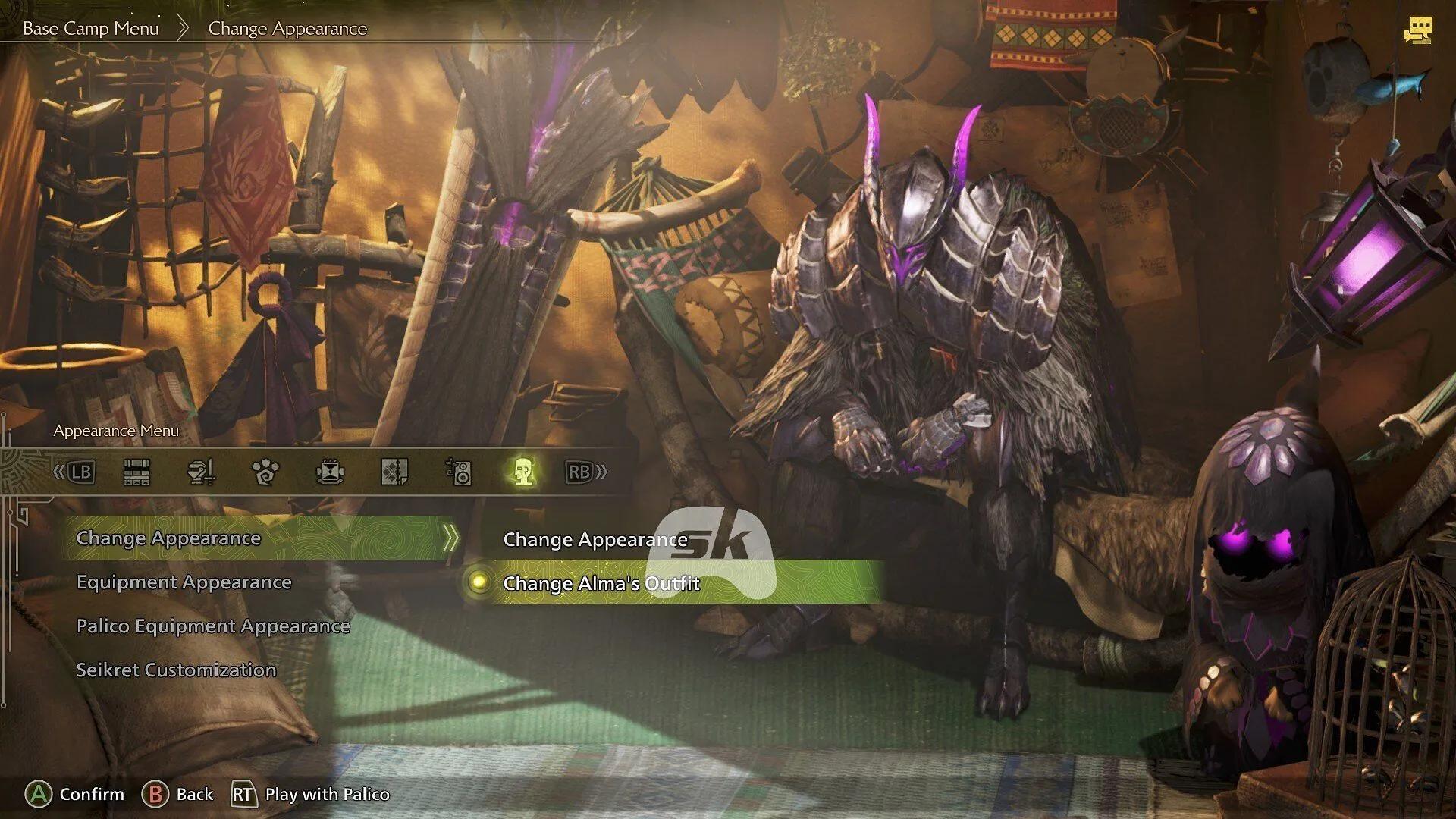Switch to the hourglass tab

pos(330,472)
